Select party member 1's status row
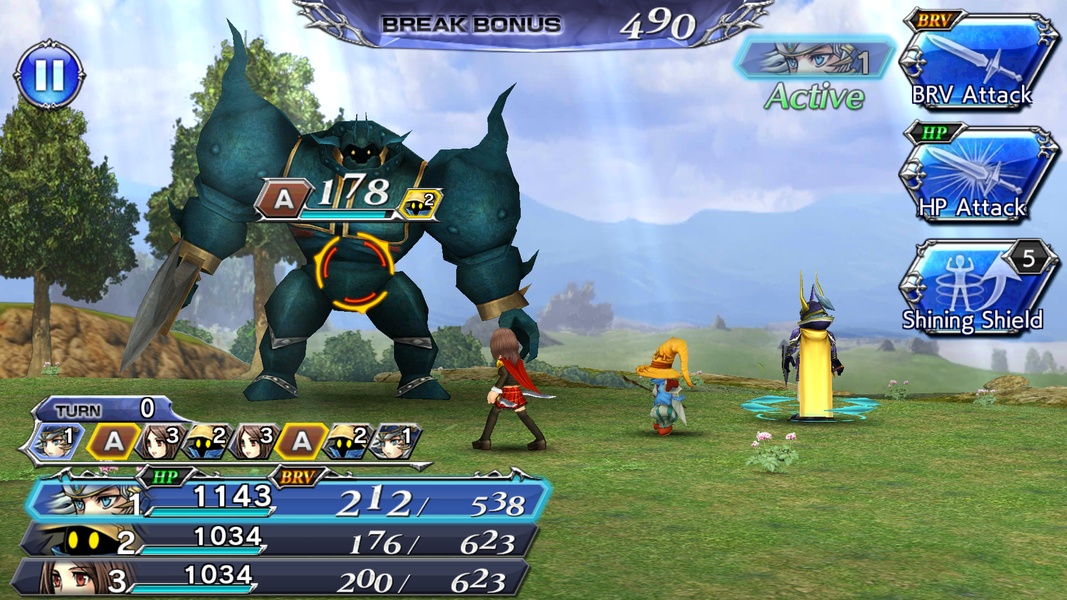1067x600 pixels. point(290,501)
